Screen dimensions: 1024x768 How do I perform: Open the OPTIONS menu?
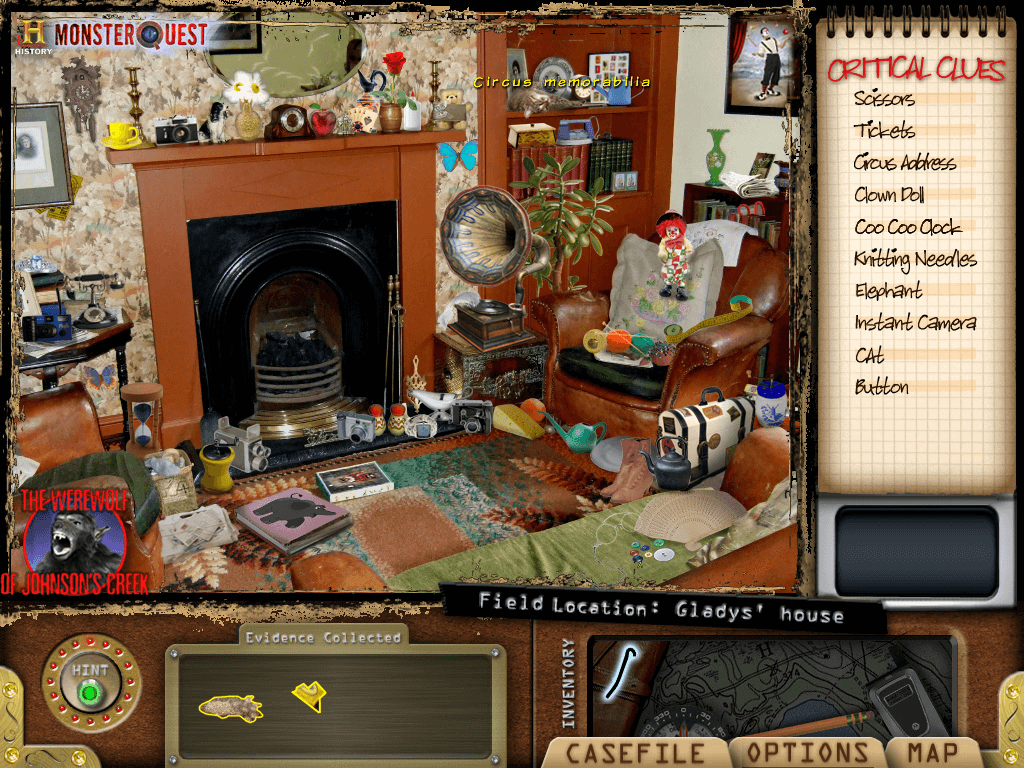click(x=808, y=753)
